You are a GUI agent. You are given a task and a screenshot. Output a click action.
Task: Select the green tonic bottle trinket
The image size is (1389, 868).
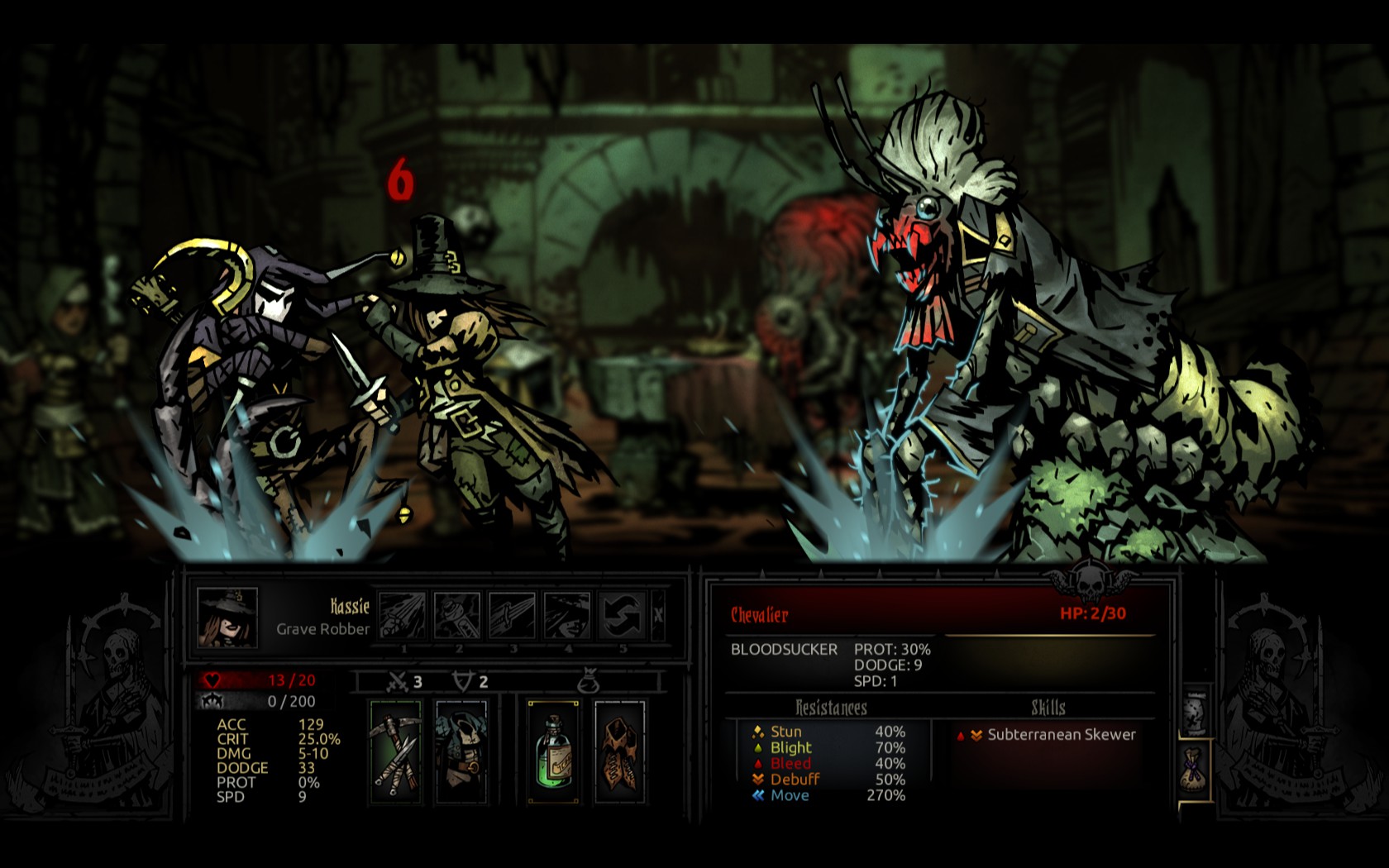pos(553,751)
